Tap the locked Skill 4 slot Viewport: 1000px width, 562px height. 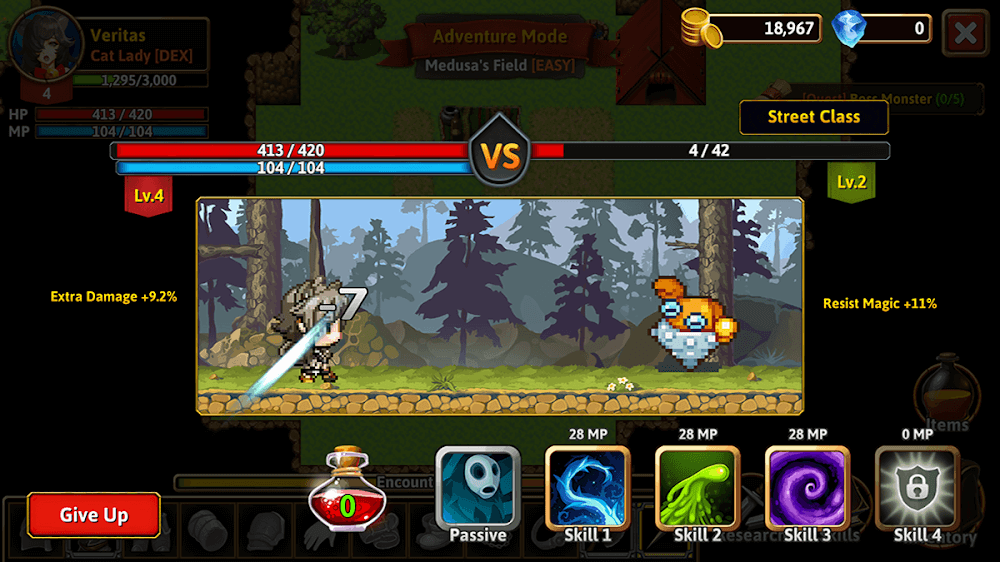tap(917, 488)
